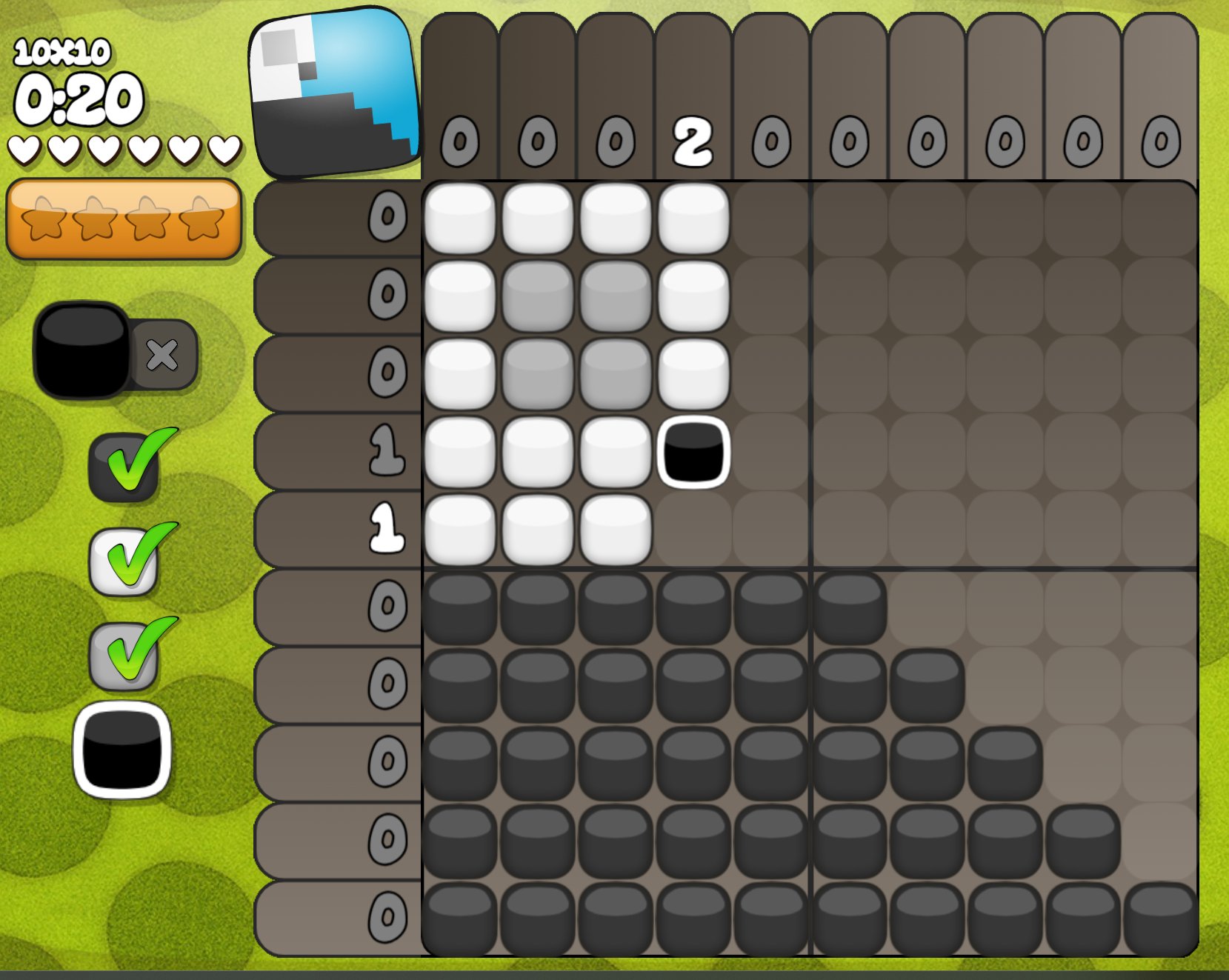Switch to the X mark mode
This screenshot has height=980, width=1229.
(163, 355)
